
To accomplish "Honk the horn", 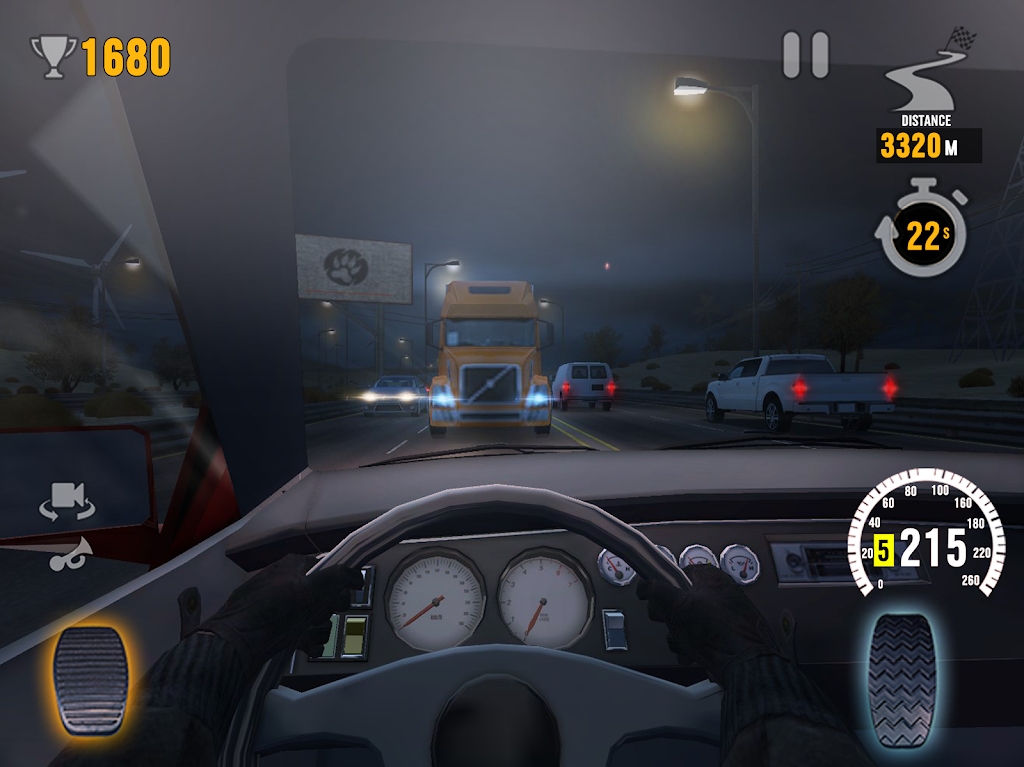I will click(x=70, y=553).
